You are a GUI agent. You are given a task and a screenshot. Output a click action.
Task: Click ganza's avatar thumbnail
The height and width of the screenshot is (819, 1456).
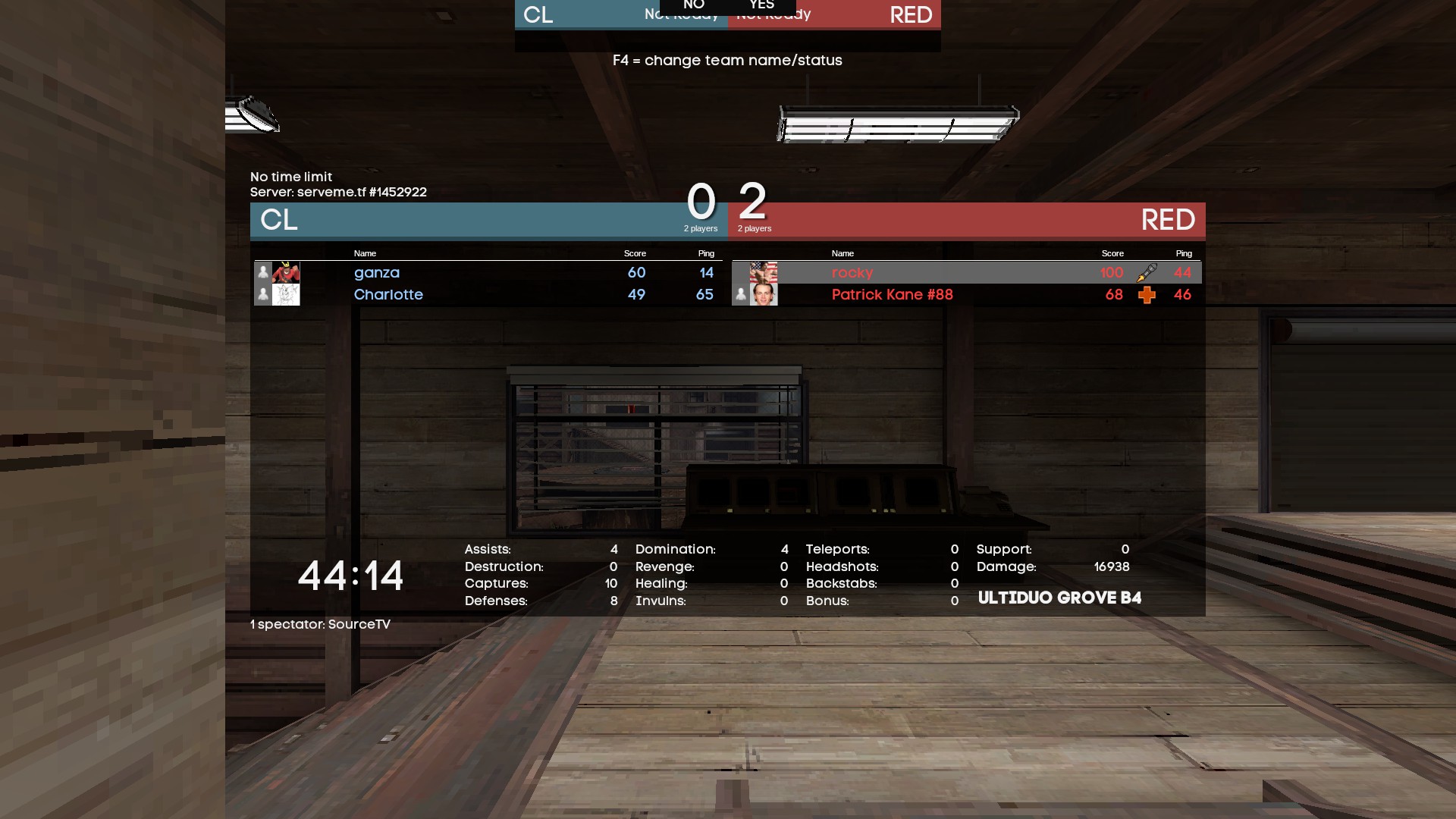pos(286,273)
